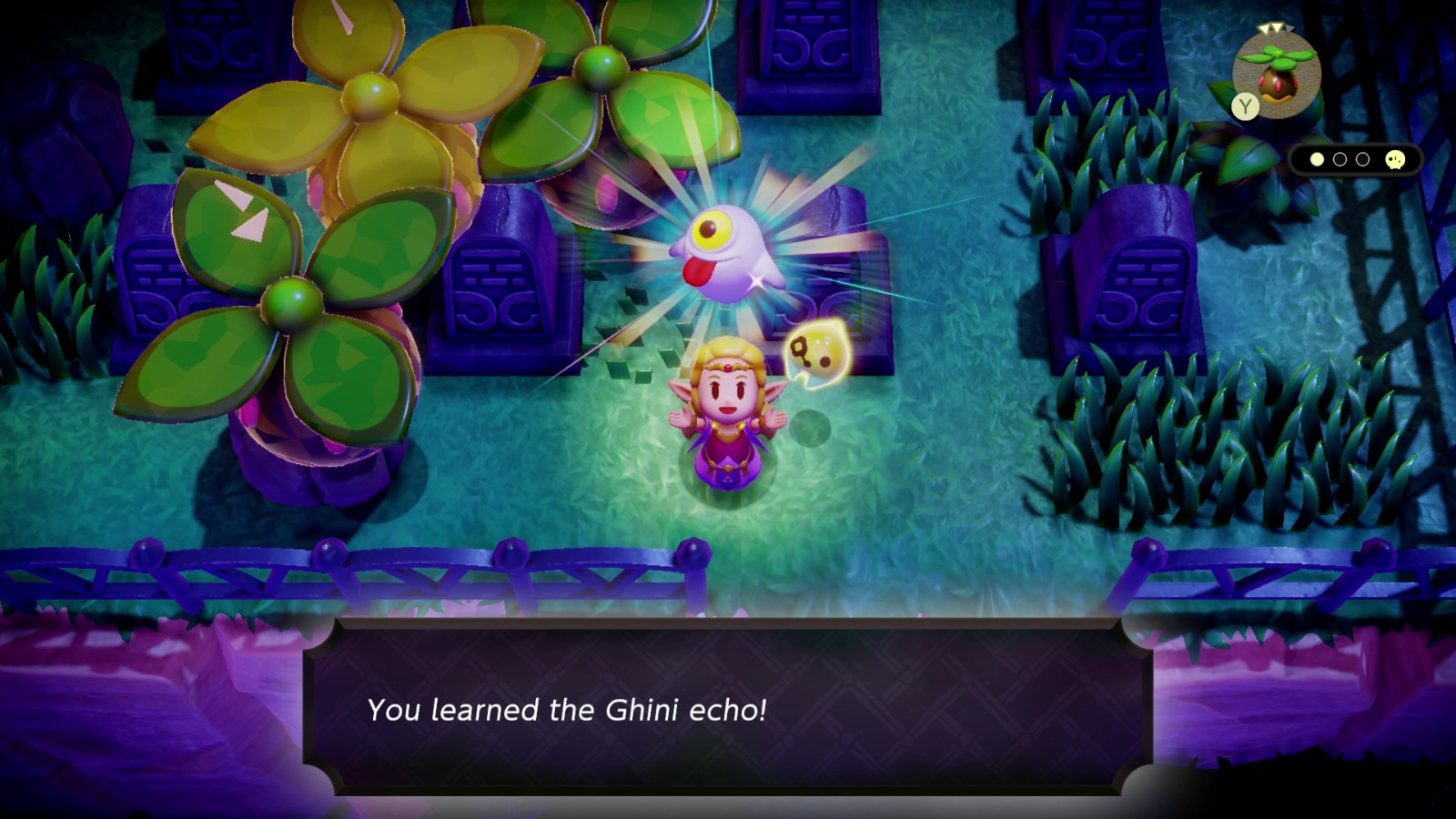The image size is (1456, 819).
Task: Click the glowing left arrows above the echo portrait
Action: tap(1269, 28)
